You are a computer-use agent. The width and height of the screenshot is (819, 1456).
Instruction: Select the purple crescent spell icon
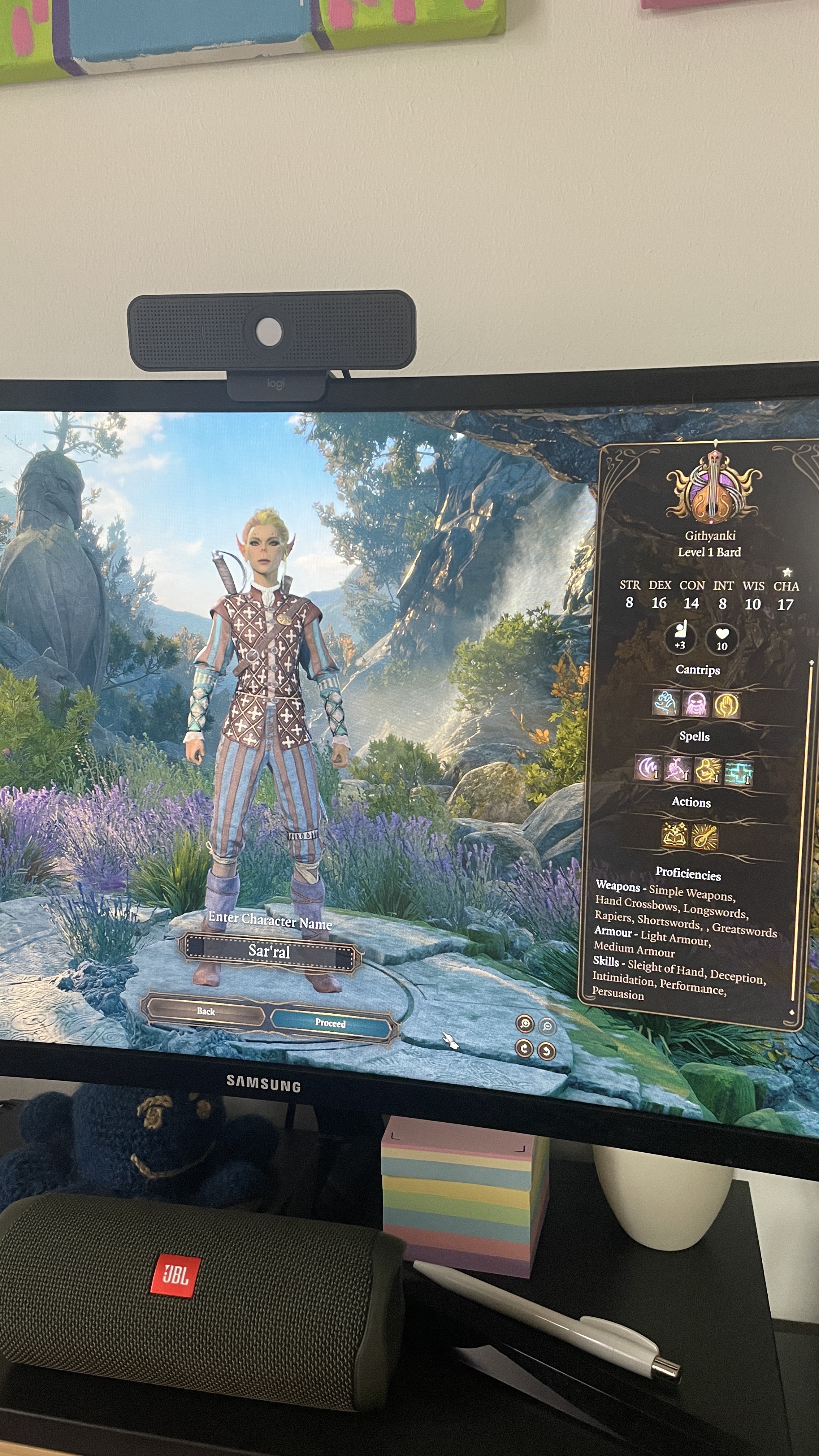[648, 768]
